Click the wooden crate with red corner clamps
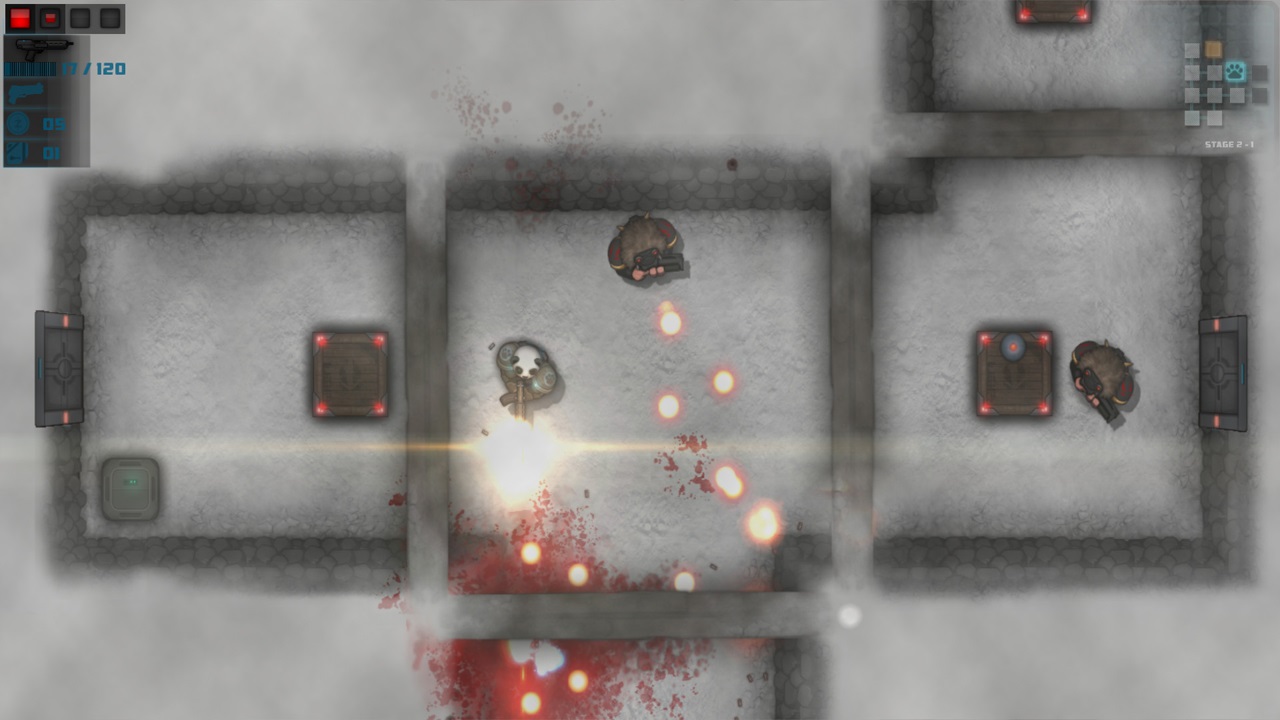This screenshot has height=720, width=1280. pyautogui.click(x=349, y=375)
